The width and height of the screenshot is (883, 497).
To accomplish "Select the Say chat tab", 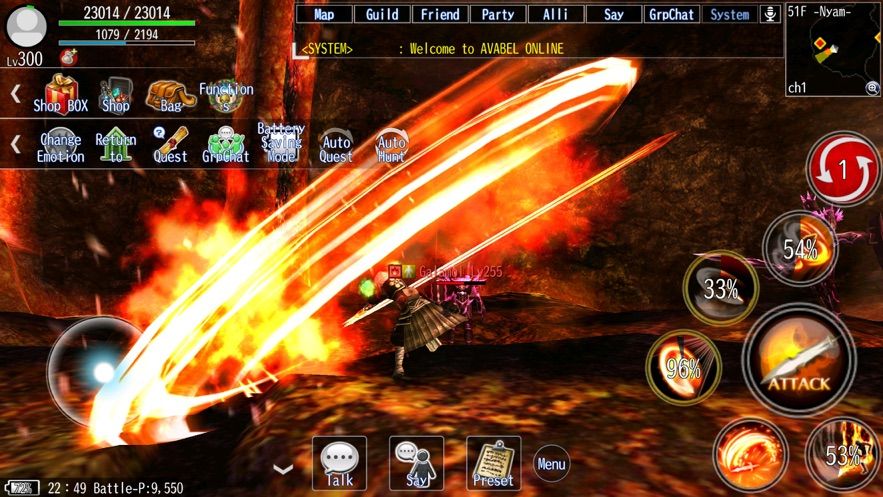I will pyautogui.click(x=614, y=14).
